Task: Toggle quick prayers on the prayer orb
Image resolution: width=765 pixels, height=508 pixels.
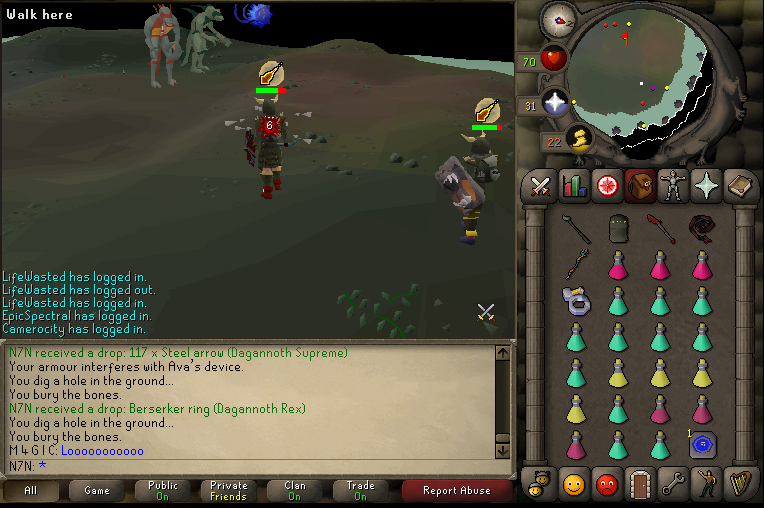Action: click(554, 102)
